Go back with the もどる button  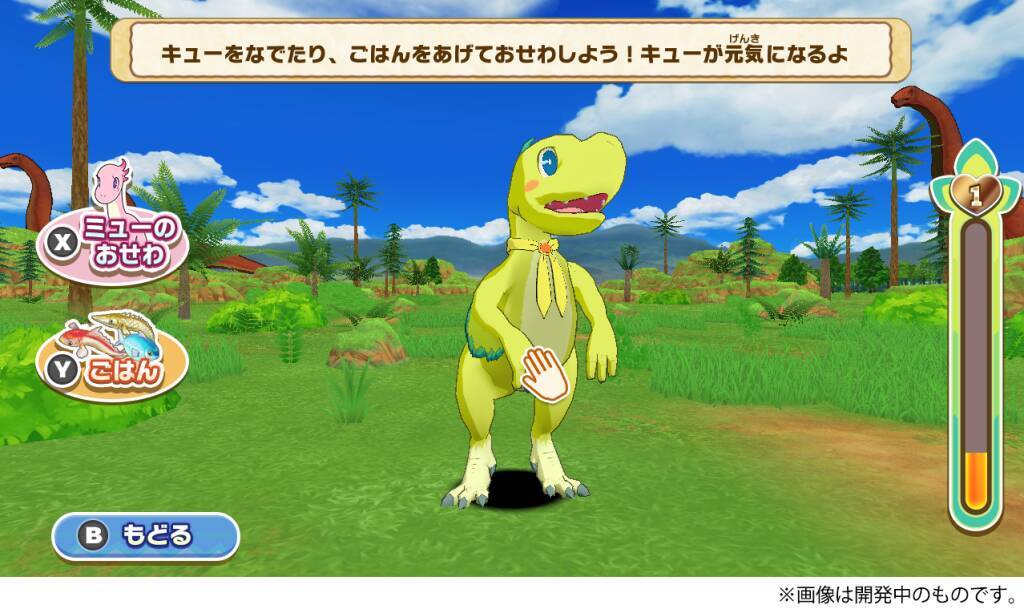coord(146,536)
